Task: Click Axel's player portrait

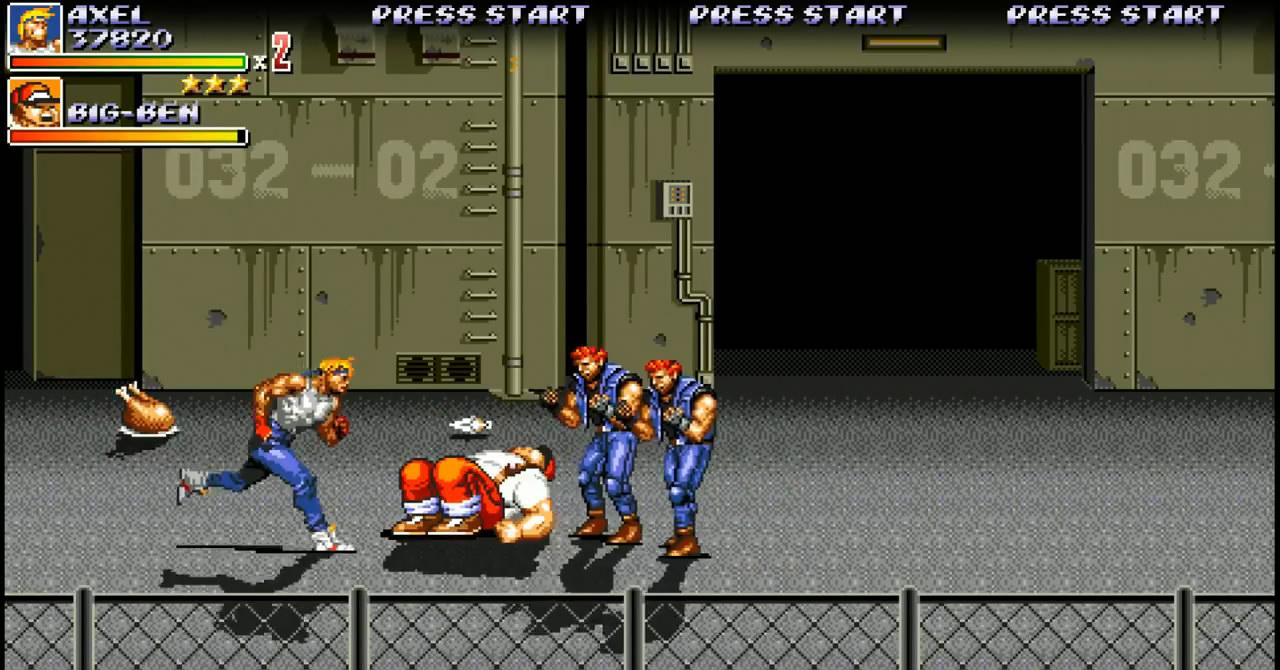Action: tap(35, 27)
